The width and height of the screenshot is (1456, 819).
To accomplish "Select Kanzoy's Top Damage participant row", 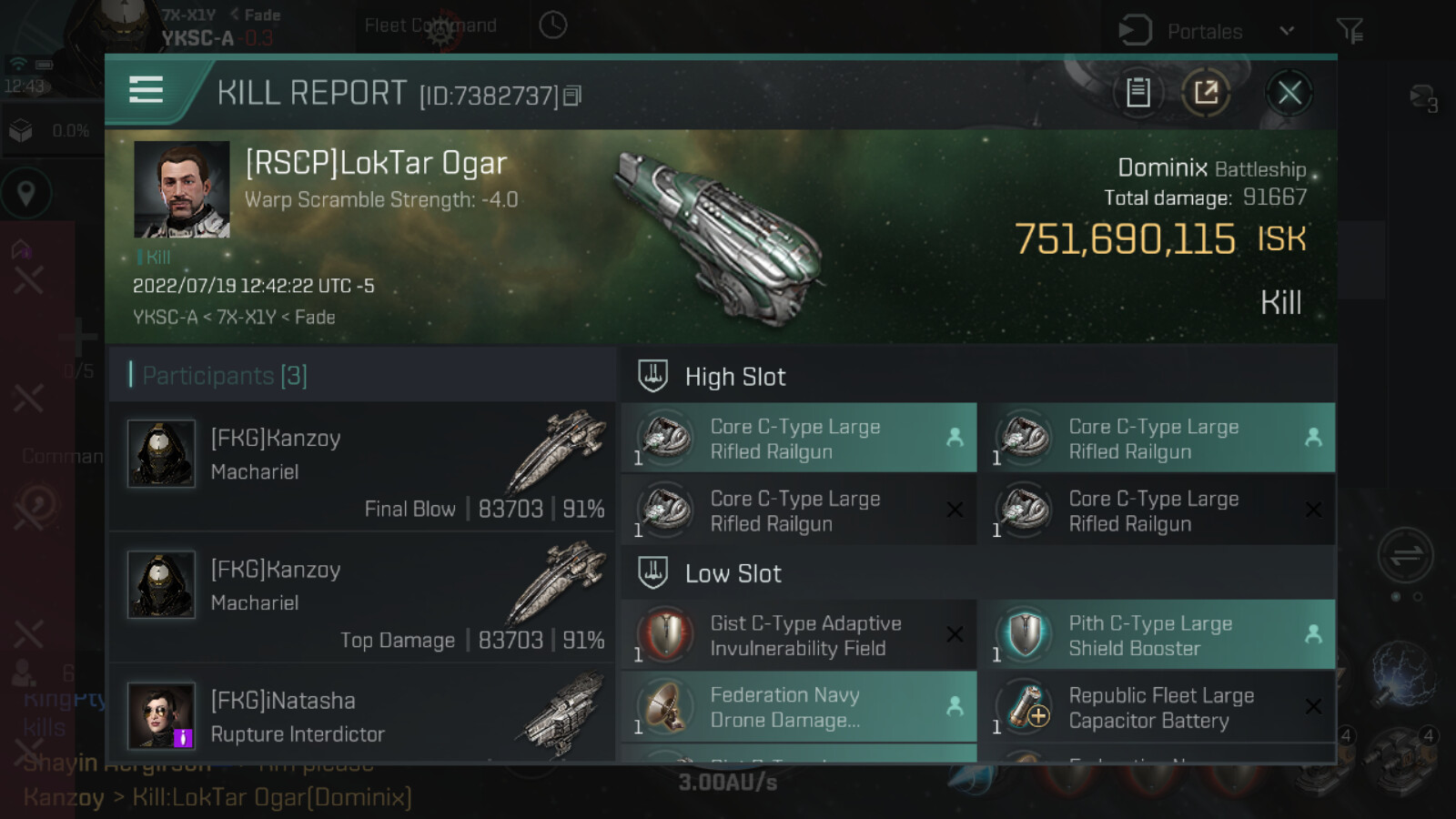I will click(x=362, y=599).
